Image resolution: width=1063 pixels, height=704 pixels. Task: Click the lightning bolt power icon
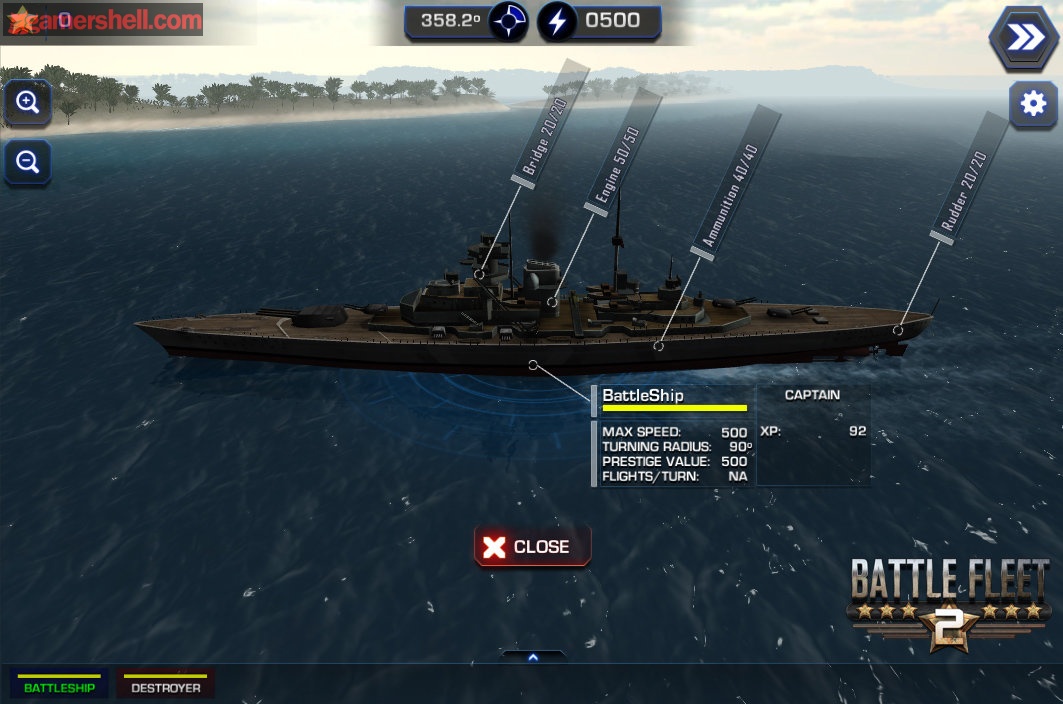tap(557, 21)
